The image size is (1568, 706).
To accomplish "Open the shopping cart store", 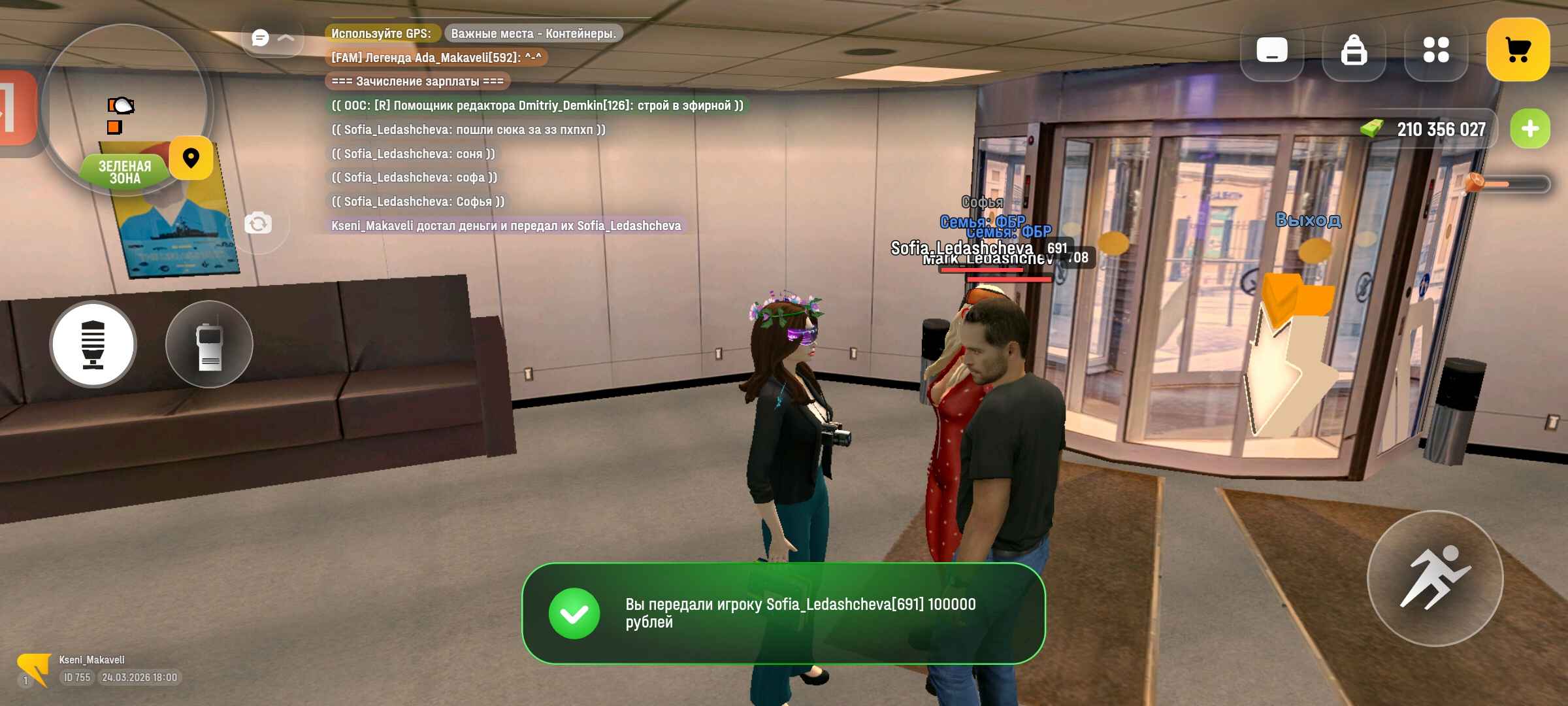I will click(1518, 50).
